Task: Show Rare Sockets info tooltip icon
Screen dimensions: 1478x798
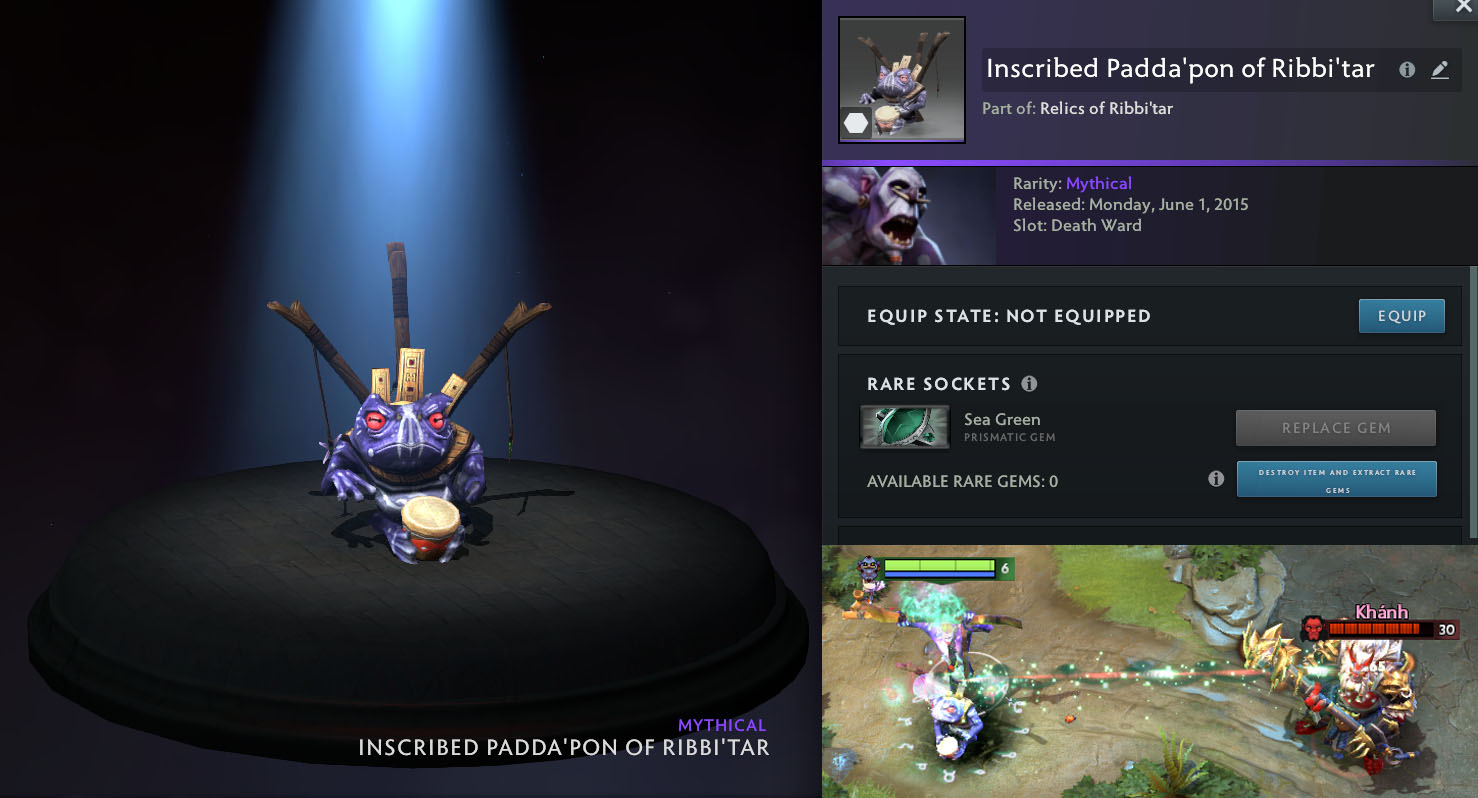Action: (1029, 384)
